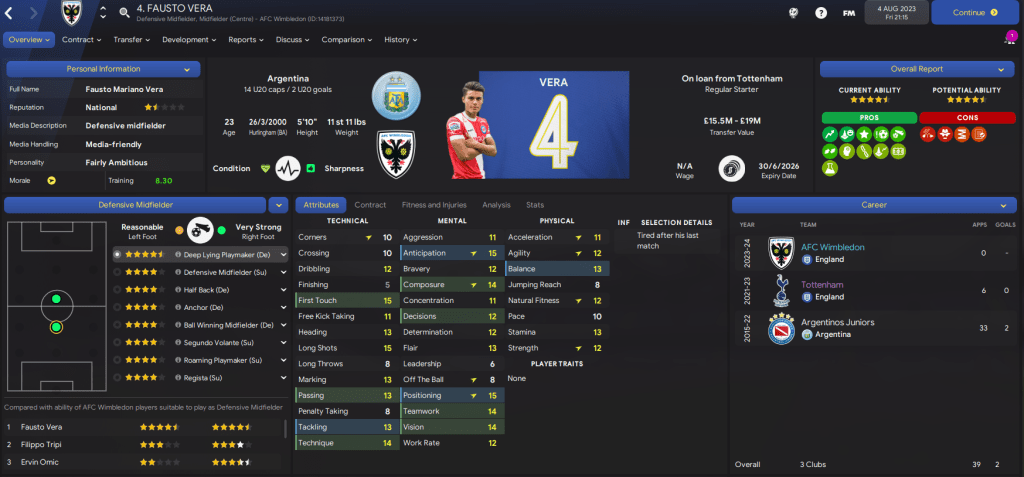1024x477 pixels.
Task: Choose the Ball Winning Midfielder role
Action: [228, 325]
